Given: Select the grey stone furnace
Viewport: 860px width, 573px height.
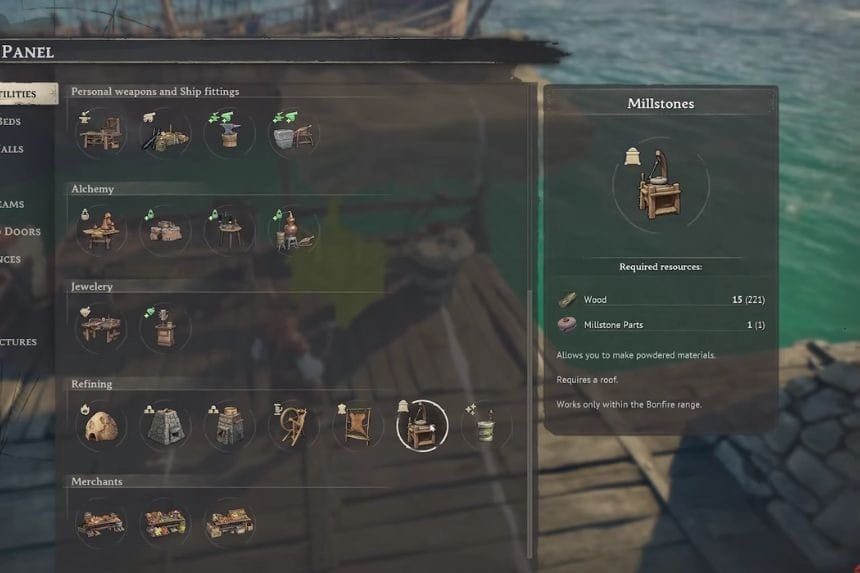Looking at the screenshot, I should 165,425.
